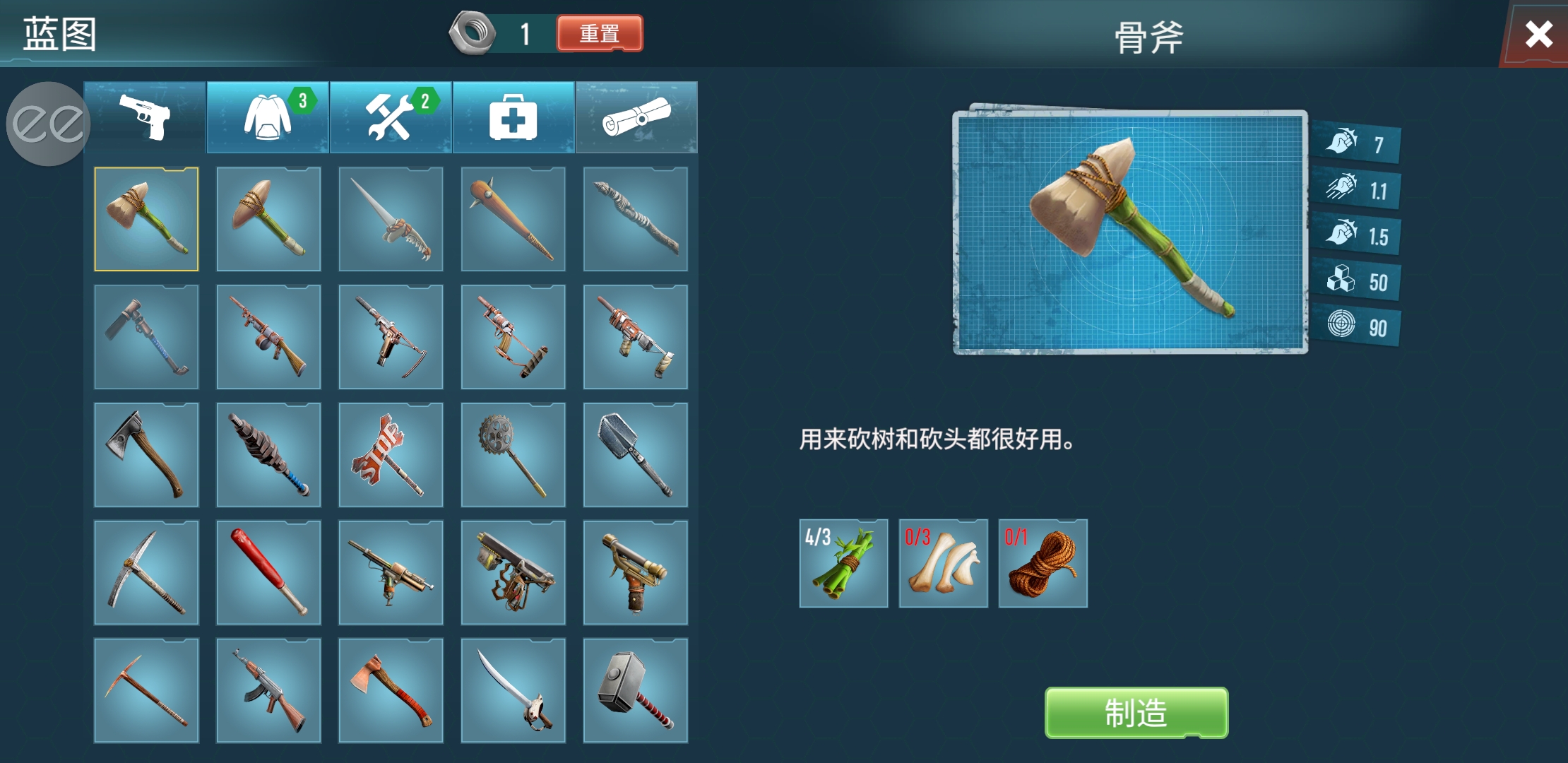The image size is (1568, 763).
Task: Choose the shovel blueprint
Action: pyautogui.click(x=636, y=455)
